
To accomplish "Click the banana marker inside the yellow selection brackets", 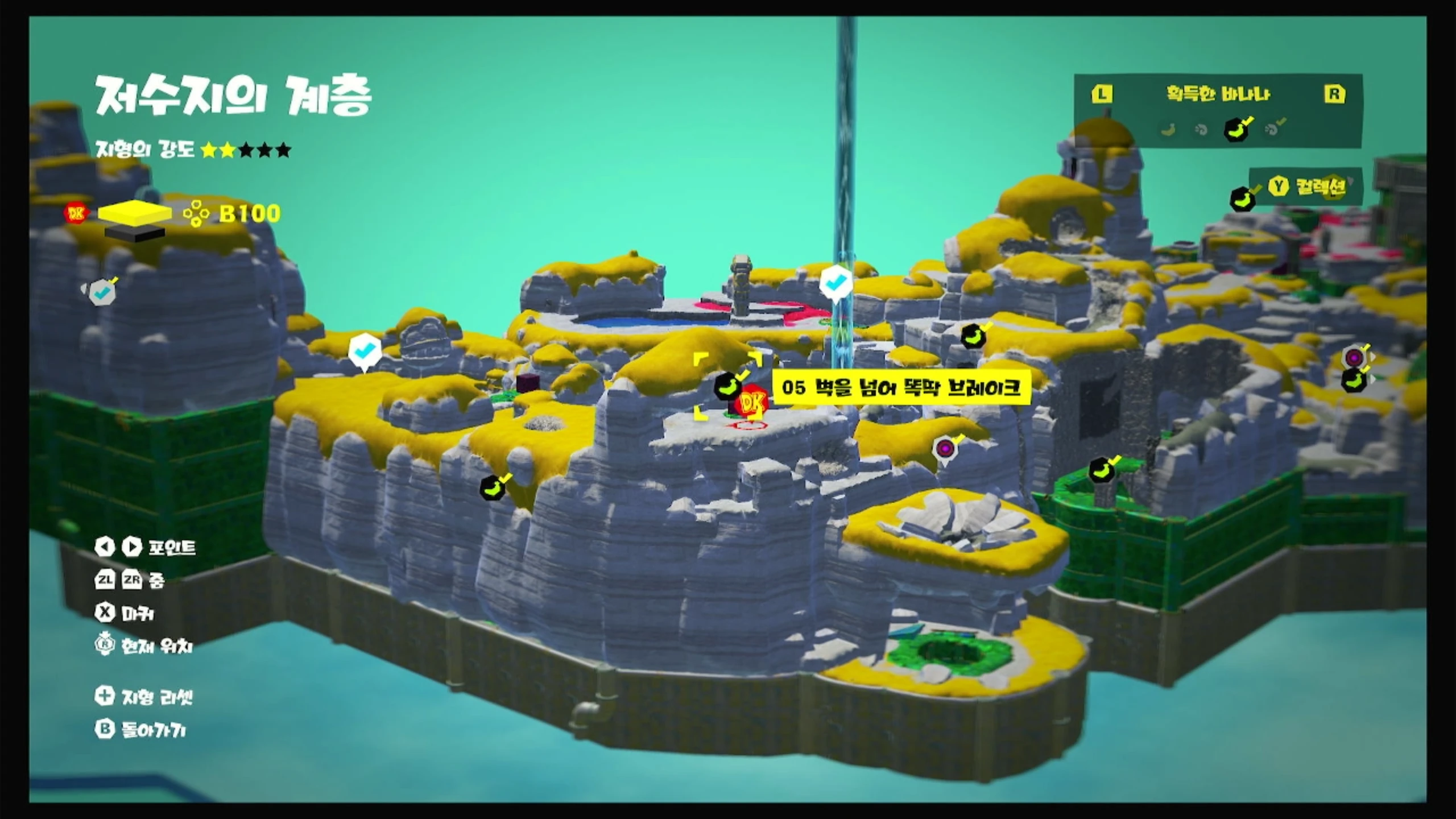I will tap(727, 386).
